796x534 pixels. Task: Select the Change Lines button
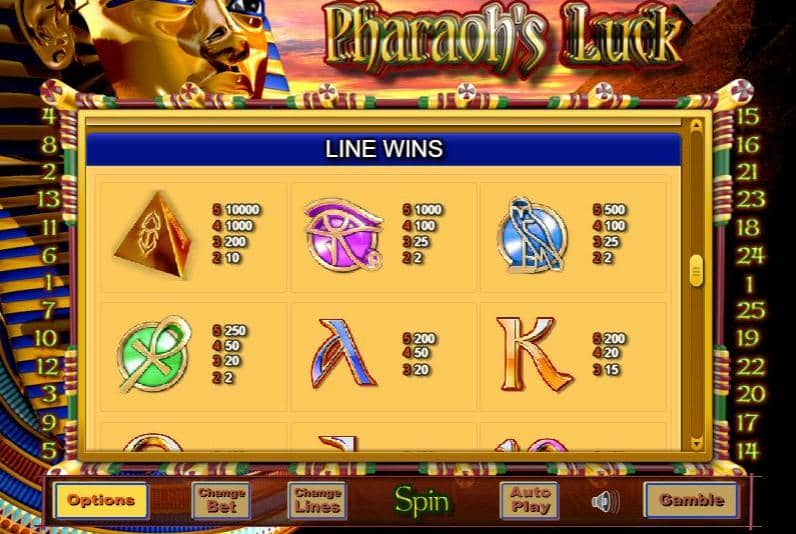click(318, 500)
